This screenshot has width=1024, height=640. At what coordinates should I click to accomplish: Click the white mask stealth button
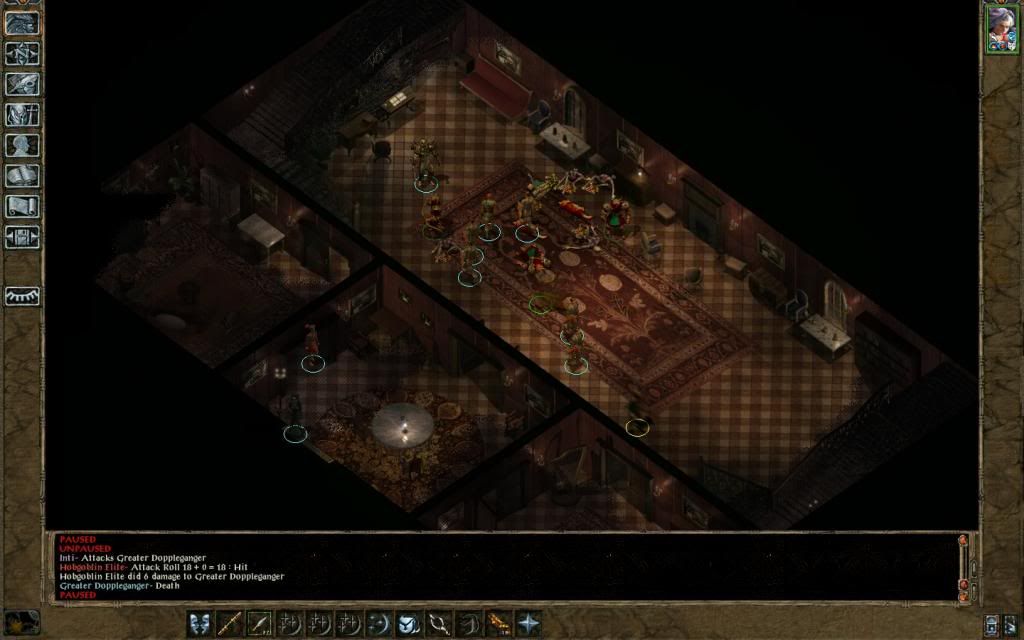click(409, 623)
